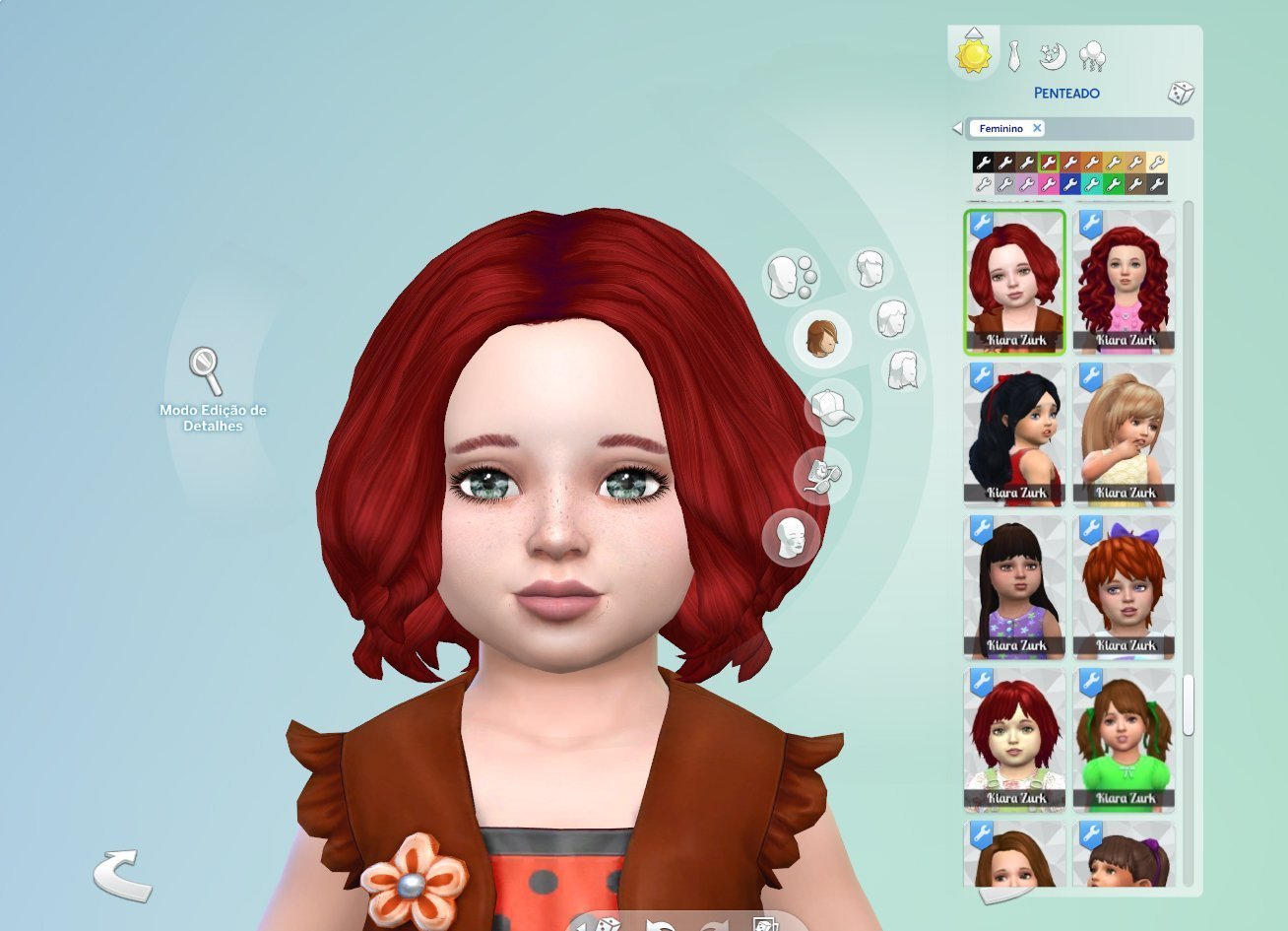Select the party balloons outfit tab

1092,56
